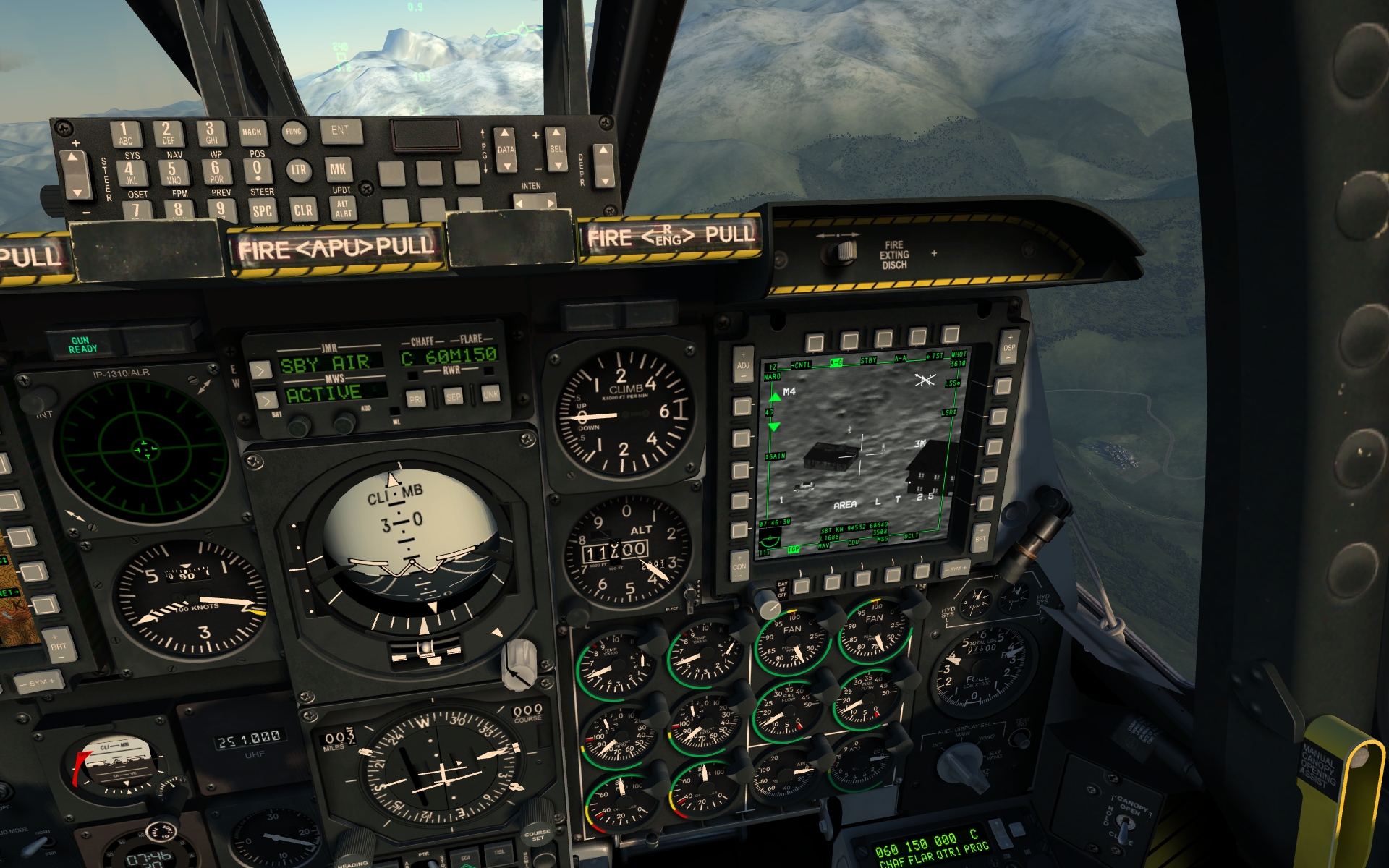Image resolution: width=1389 pixels, height=868 pixels.
Task: Click the ALT ALRT button
Action: [x=343, y=209]
